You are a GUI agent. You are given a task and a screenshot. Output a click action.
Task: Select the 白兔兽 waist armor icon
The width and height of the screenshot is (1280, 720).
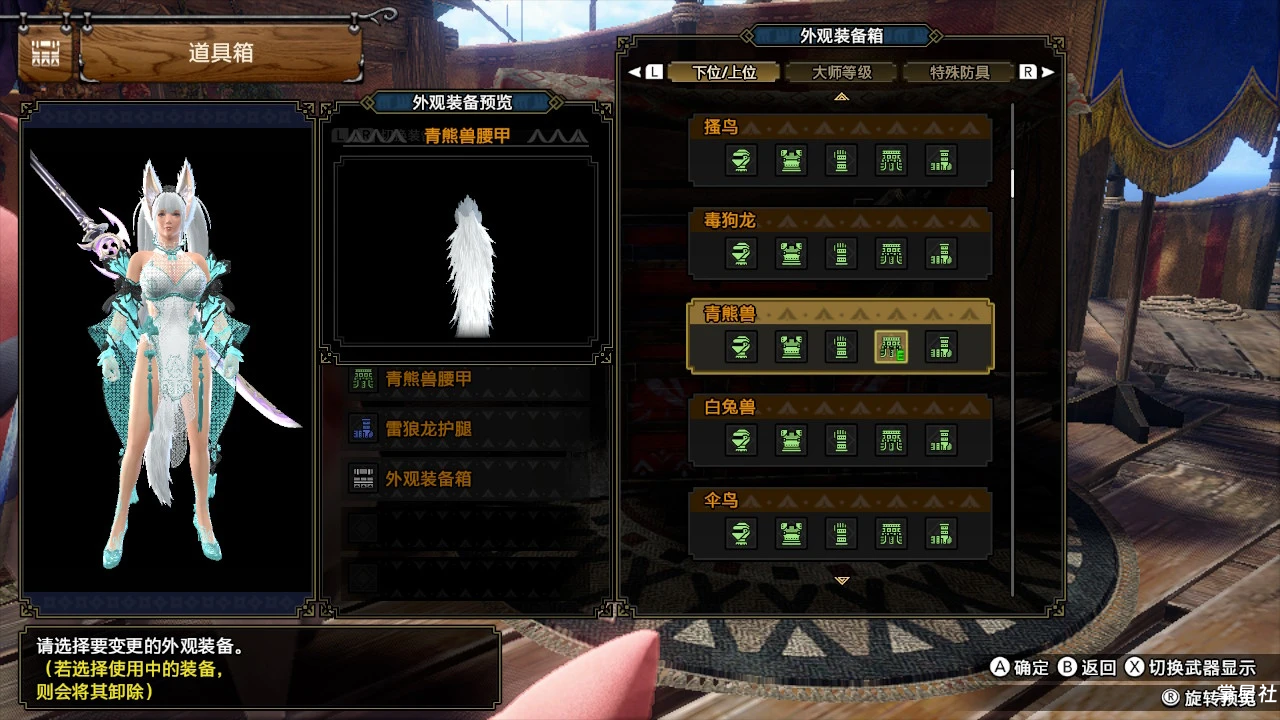click(x=891, y=440)
